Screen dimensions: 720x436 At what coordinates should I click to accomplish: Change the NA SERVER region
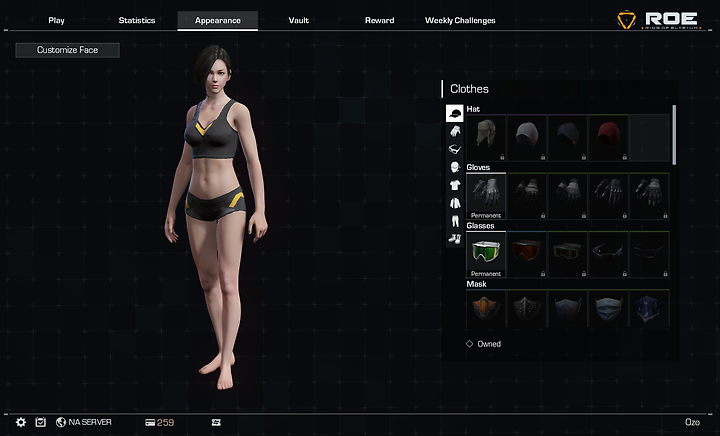[x=84, y=423]
